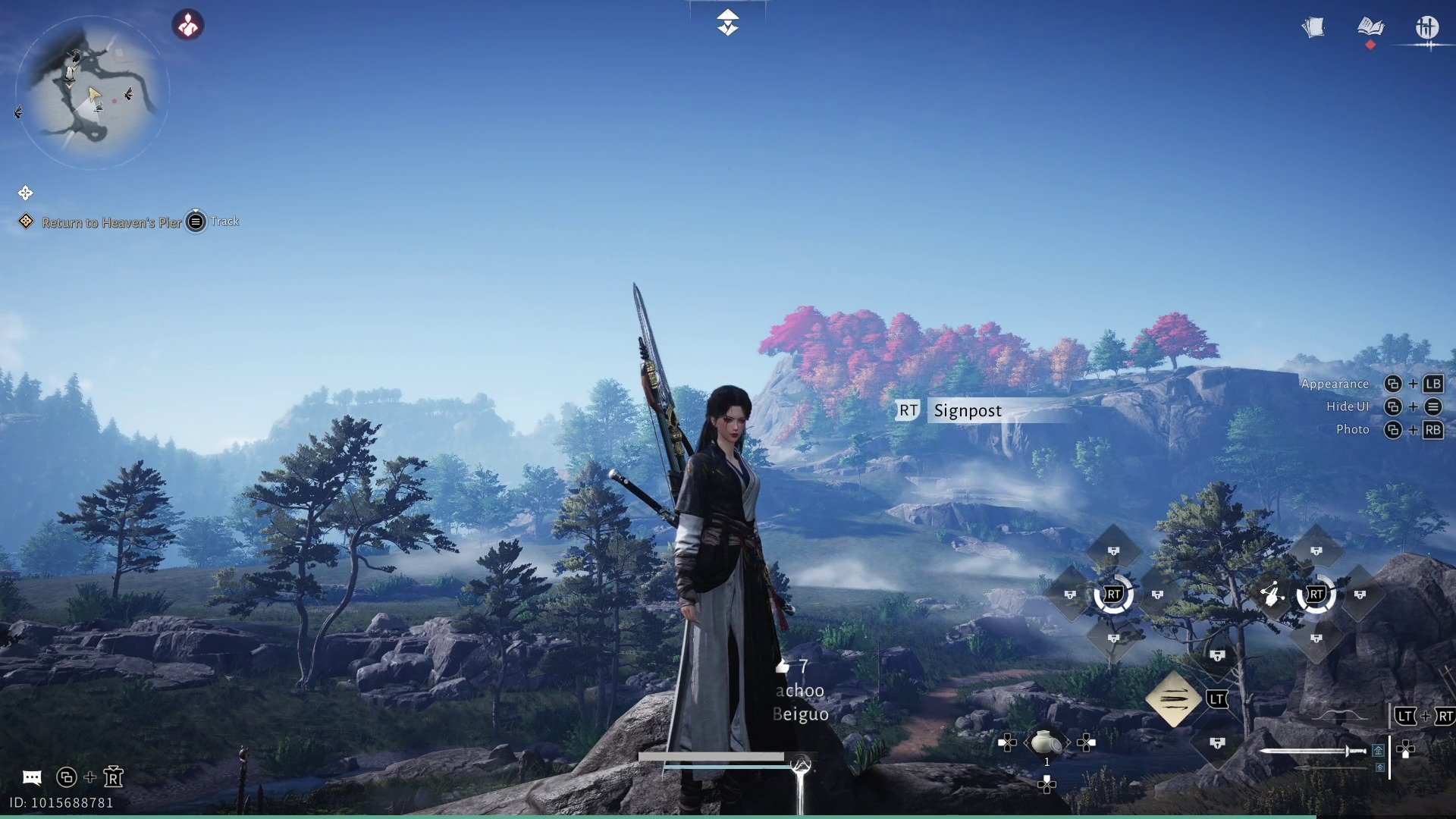Click the thumbs-up likes icon by achoo
The width and height of the screenshot is (1456, 819).
pyautogui.click(x=783, y=667)
